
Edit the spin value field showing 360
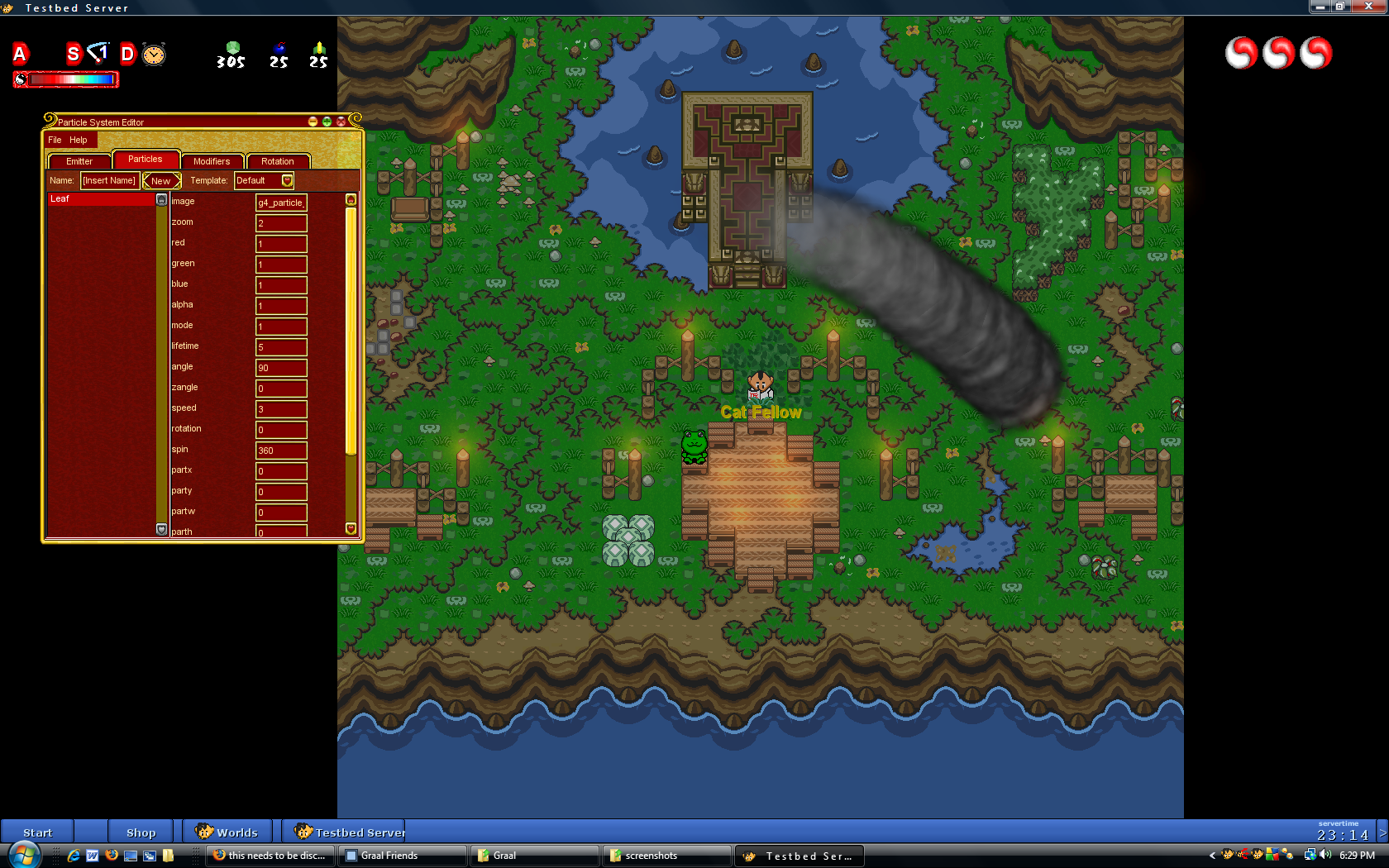click(x=281, y=451)
